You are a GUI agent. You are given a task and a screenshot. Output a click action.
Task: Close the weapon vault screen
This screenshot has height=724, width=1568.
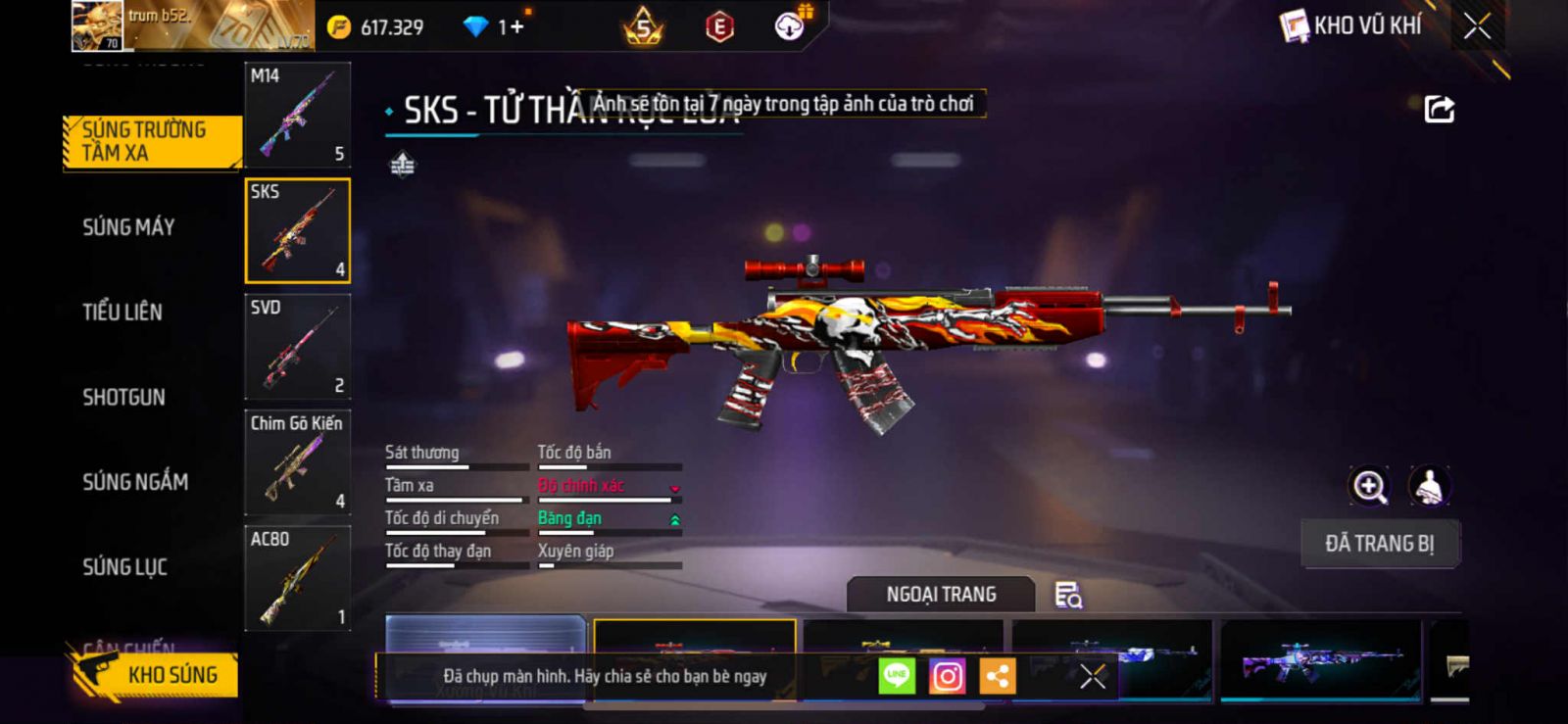tap(1477, 26)
